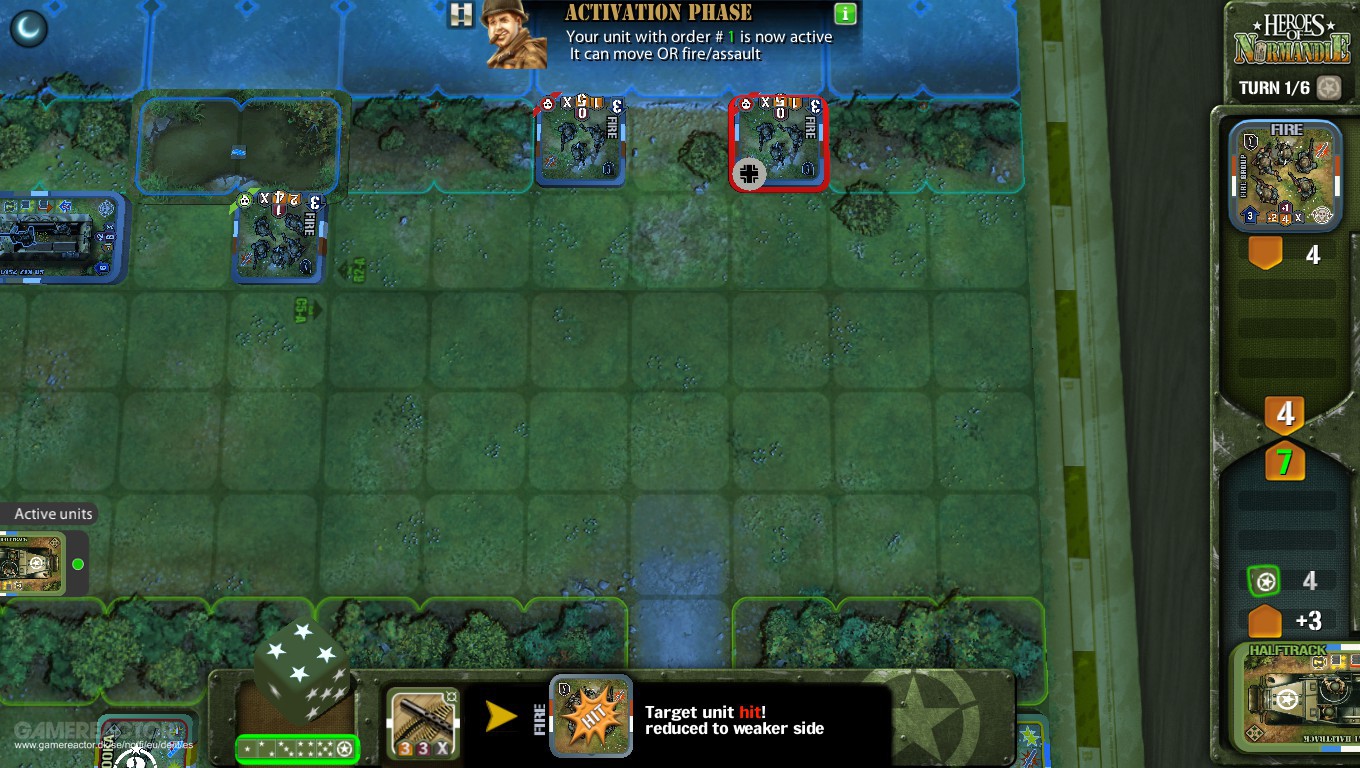Screen dimensions: 1360x768
Task: Toggle the green active-status dot on the unit card
Action: [78, 564]
